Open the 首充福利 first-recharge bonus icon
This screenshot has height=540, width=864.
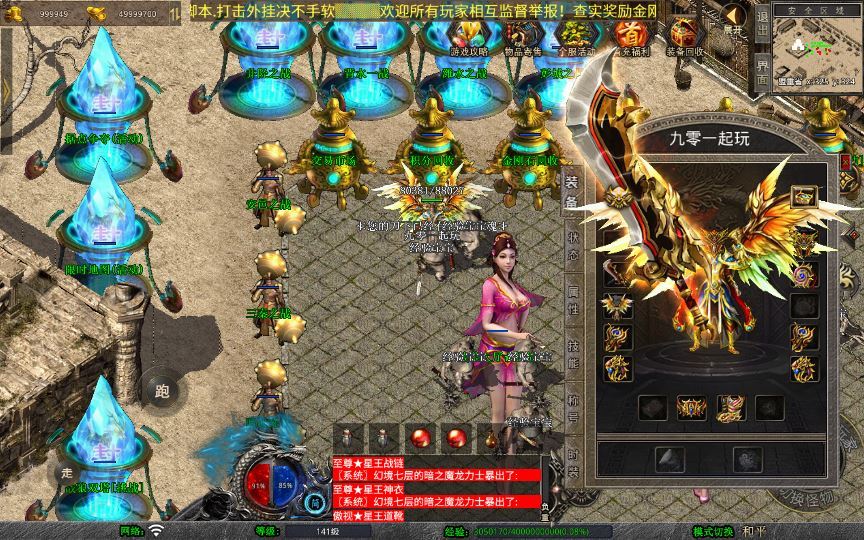628,36
